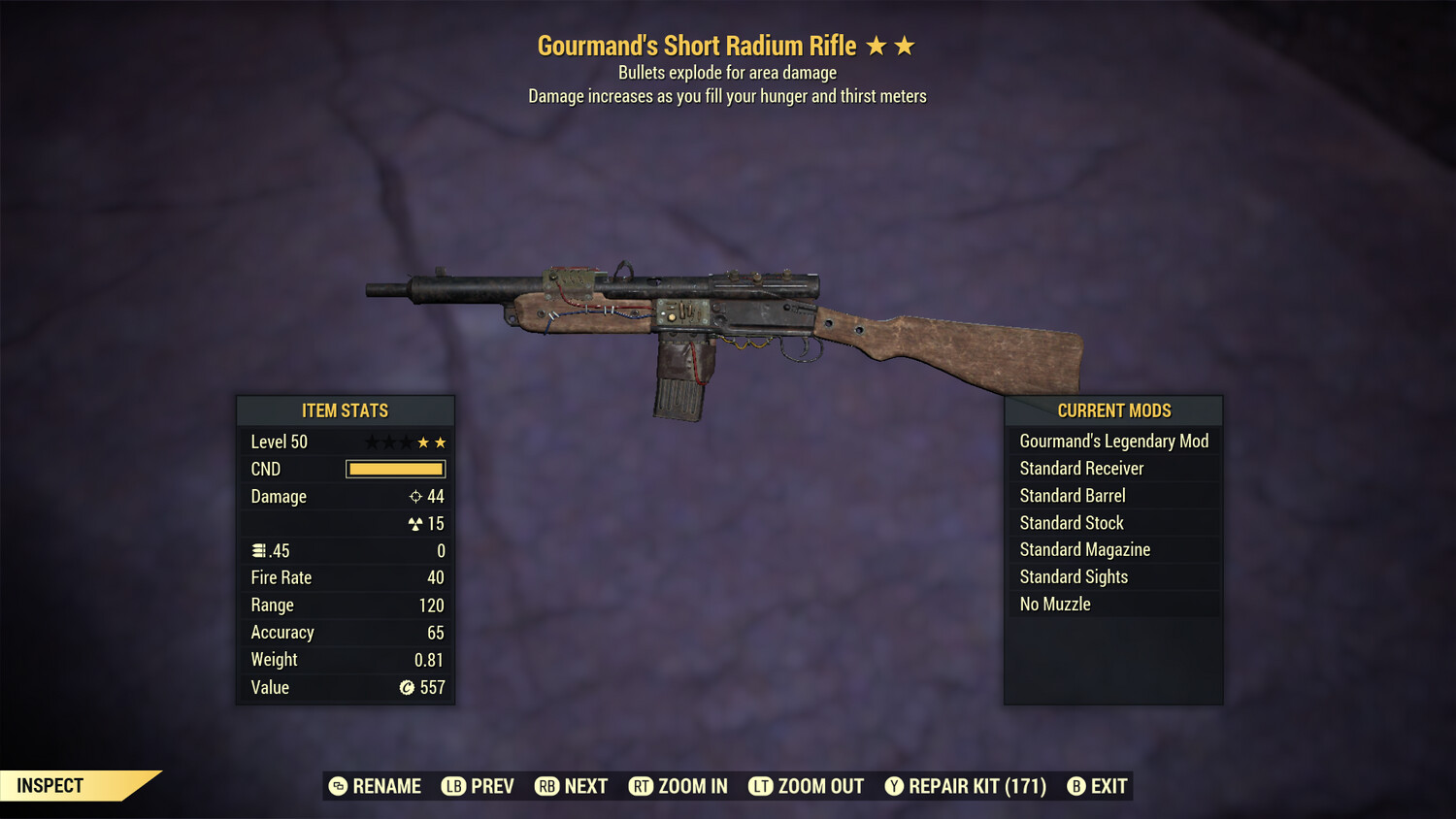The image size is (1456, 819).
Task: Click the yellow CND condition bar
Action: pos(394,469)
